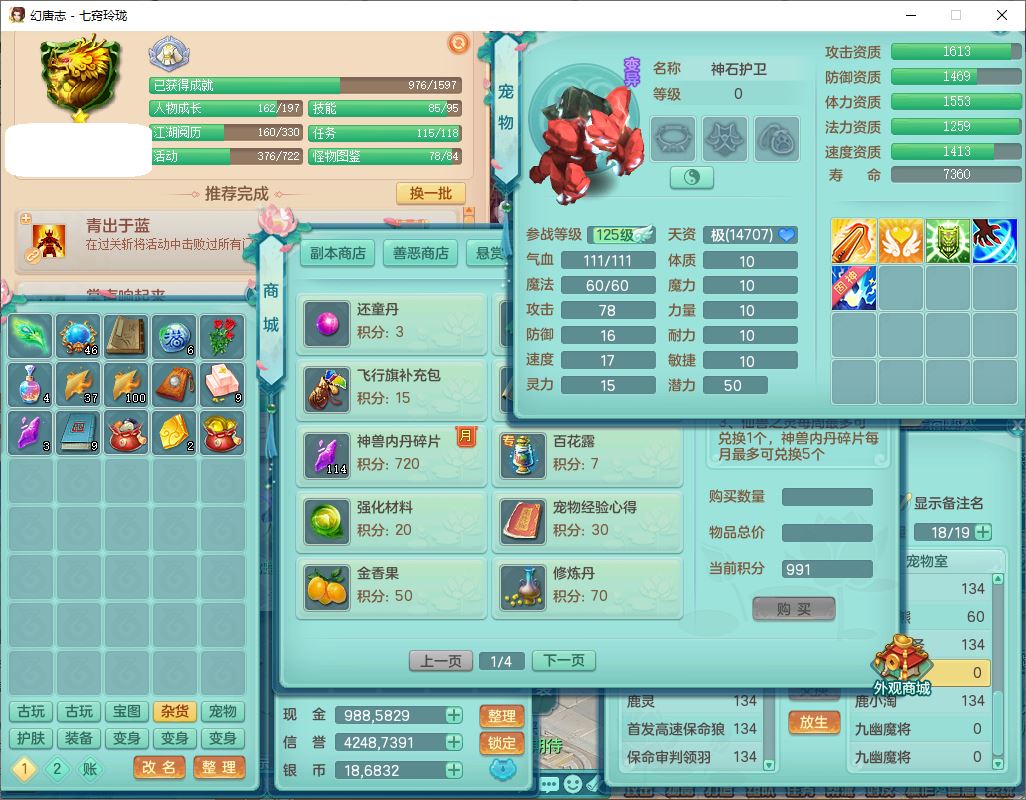1026x800 pixels.
Task: Go to previous page with 上一页
Action: click(440, 661)
